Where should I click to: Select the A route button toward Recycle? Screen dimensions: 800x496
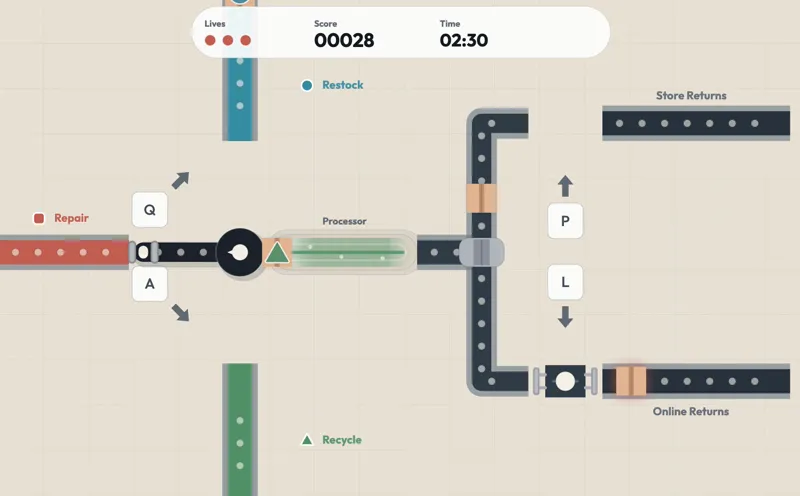150,284
